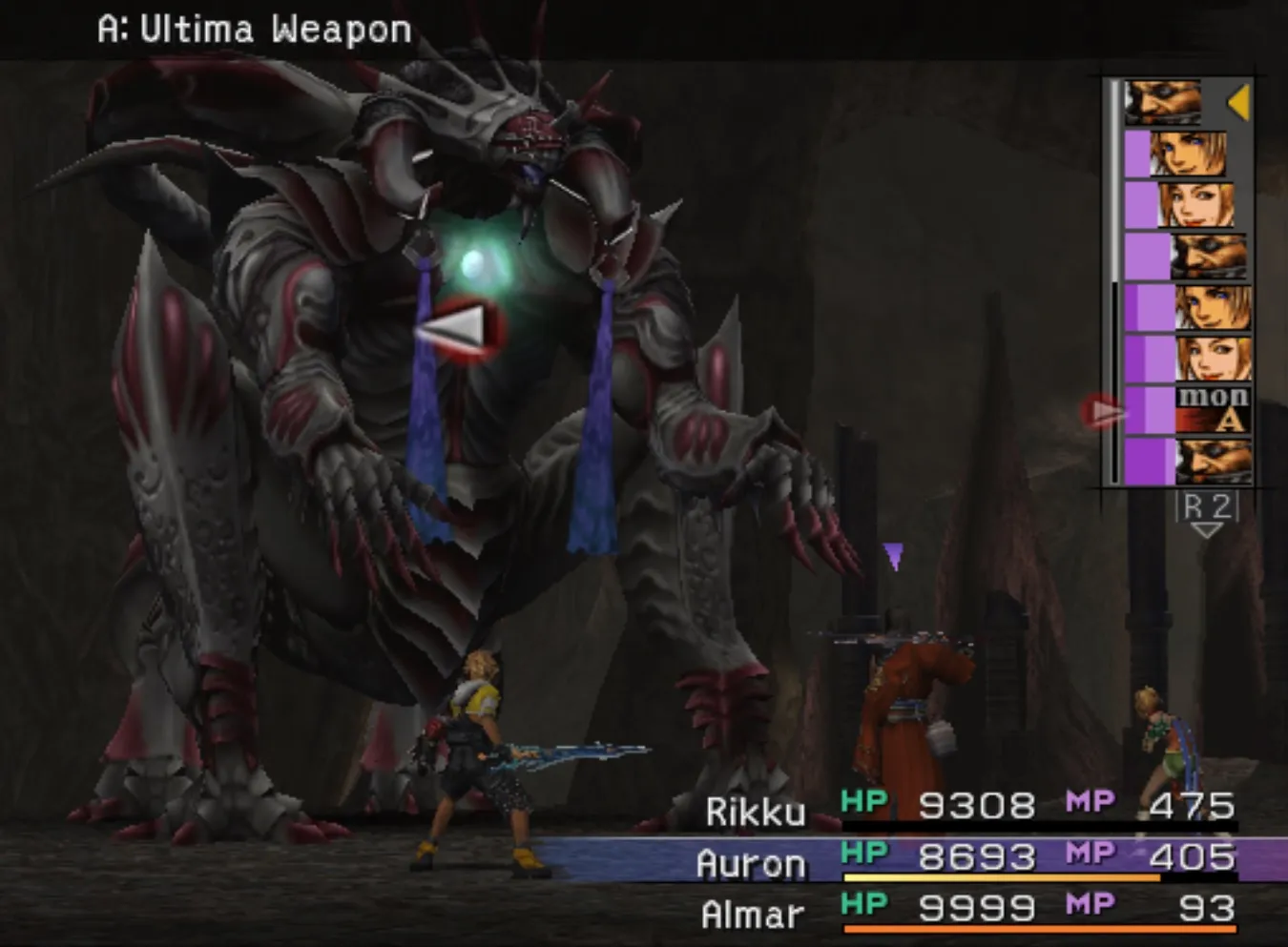Click Auron's portrait marked by the yellow arrow
Viewport: 1288px width, 947px height.
[1163, 102]
